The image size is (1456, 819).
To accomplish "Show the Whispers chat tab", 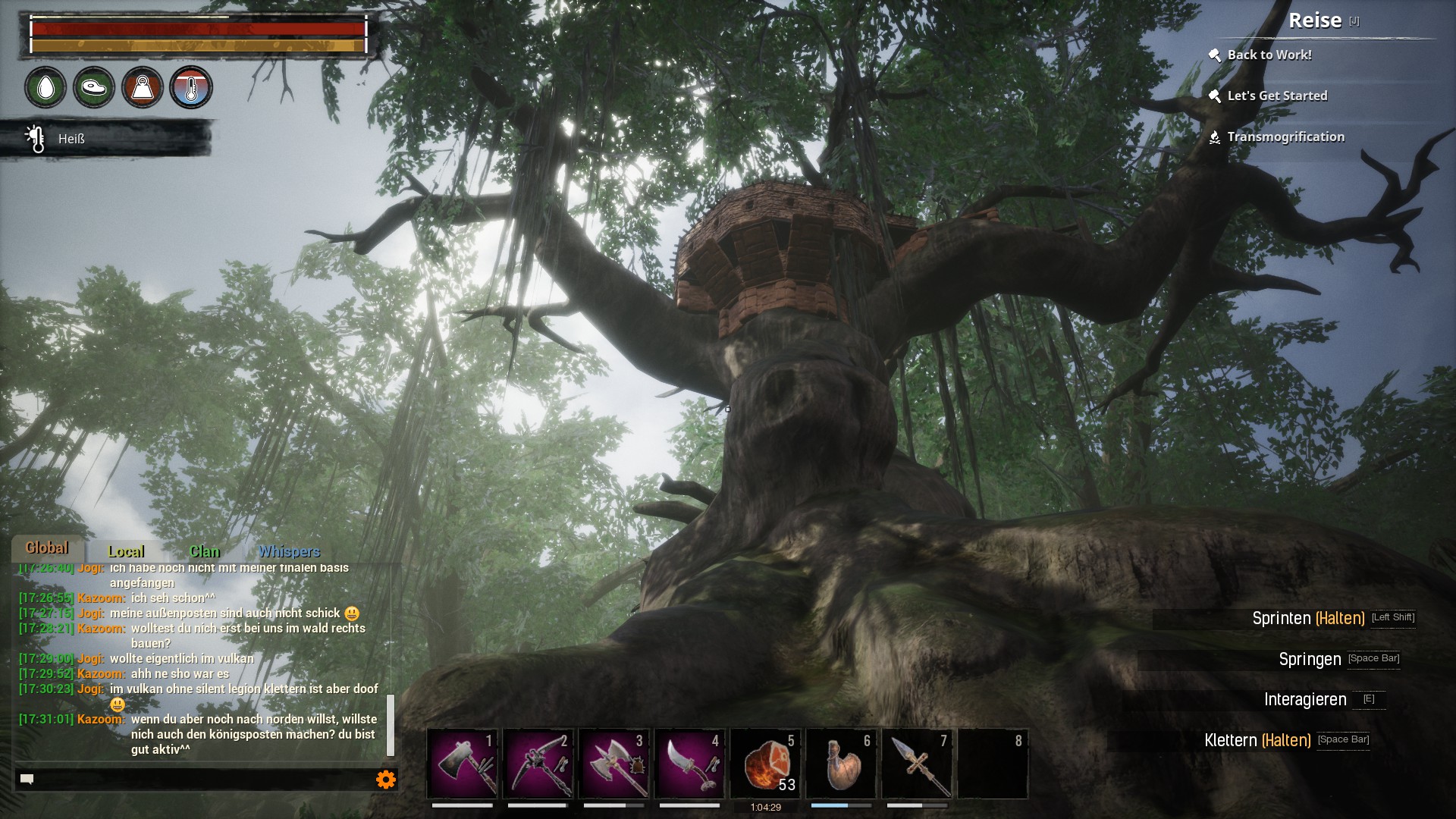I will pyautogui.click(x=289, y=551).
